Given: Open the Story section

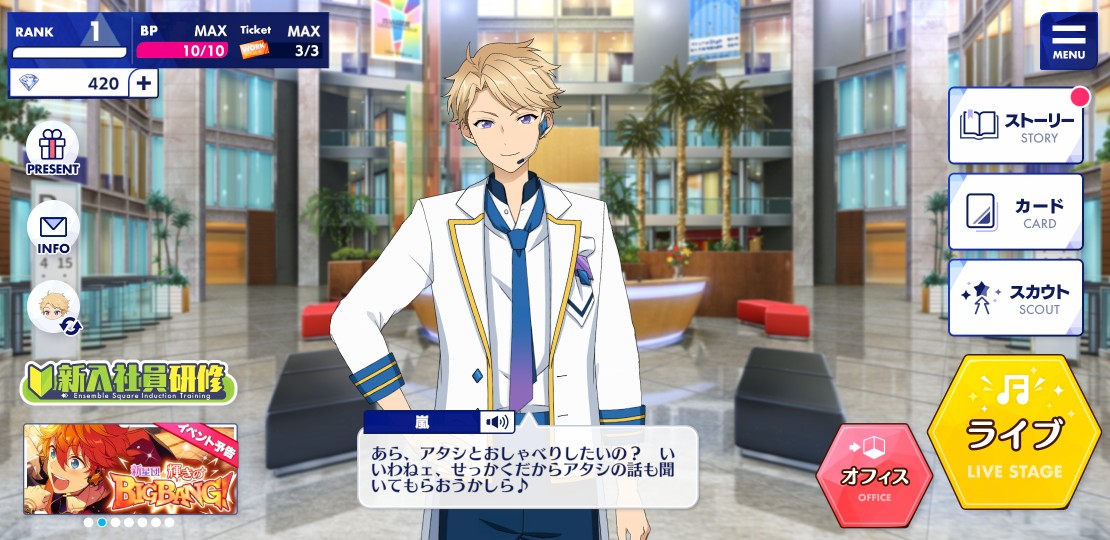Looking at the screenshot, I should 1015,126.
